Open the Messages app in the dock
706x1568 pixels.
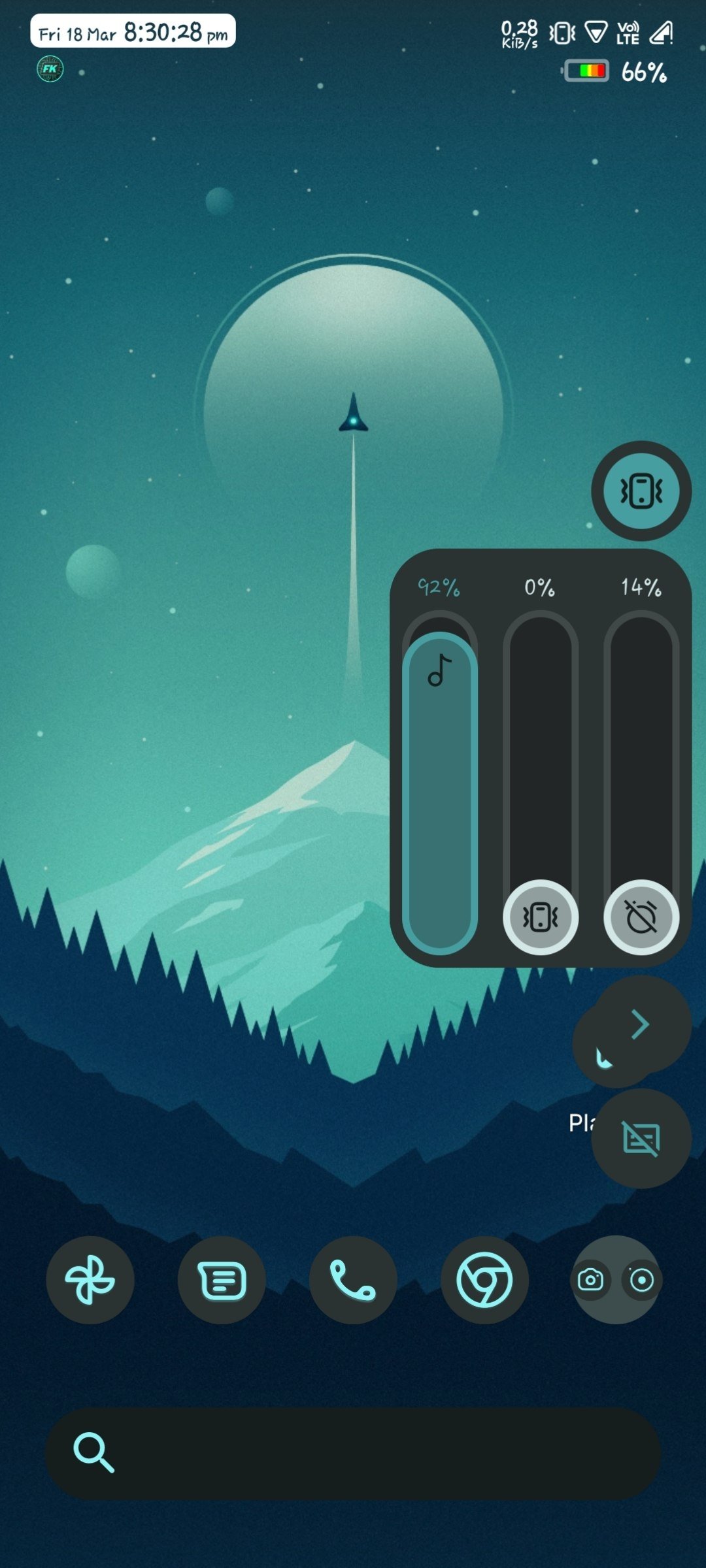(222, 1280)
